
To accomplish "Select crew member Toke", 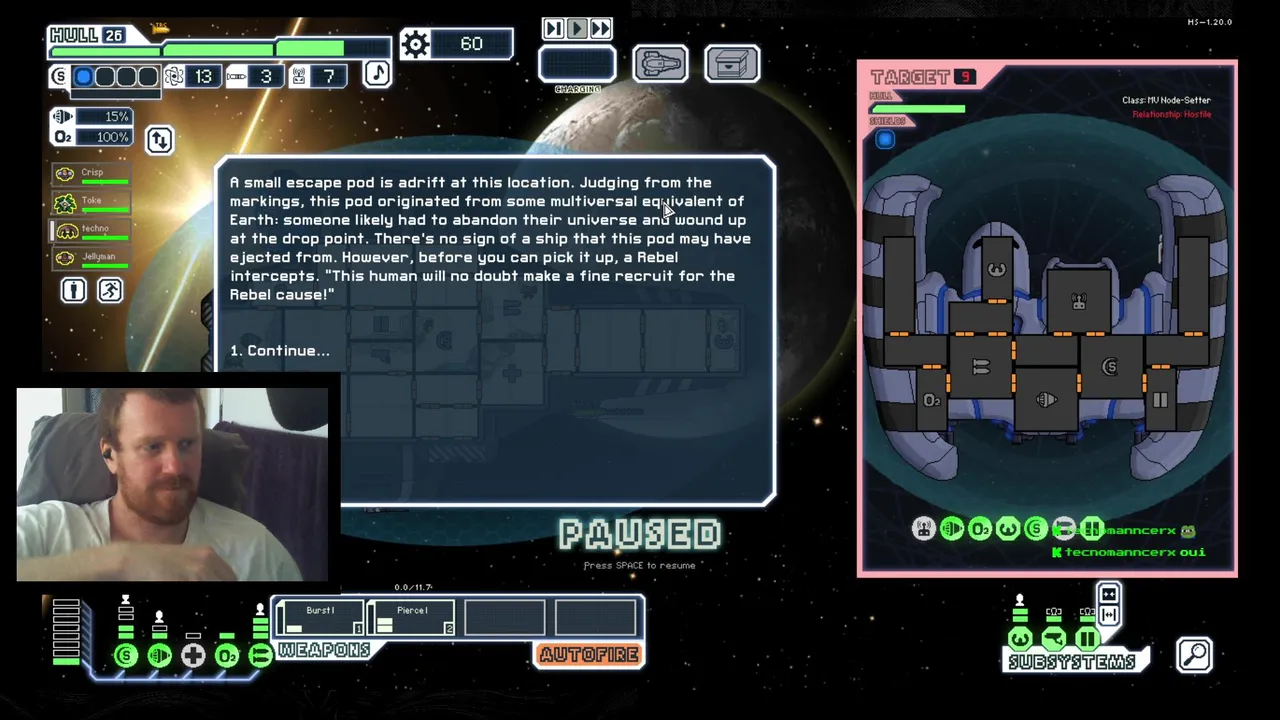I will coord(92,201).
